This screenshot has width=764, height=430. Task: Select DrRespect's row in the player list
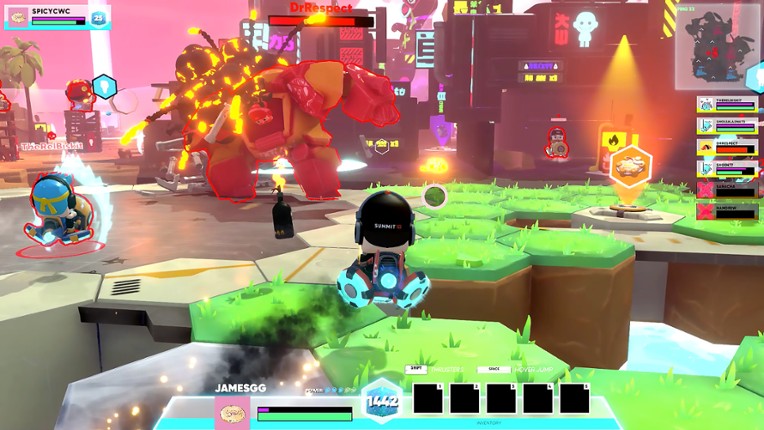point(727,146)
